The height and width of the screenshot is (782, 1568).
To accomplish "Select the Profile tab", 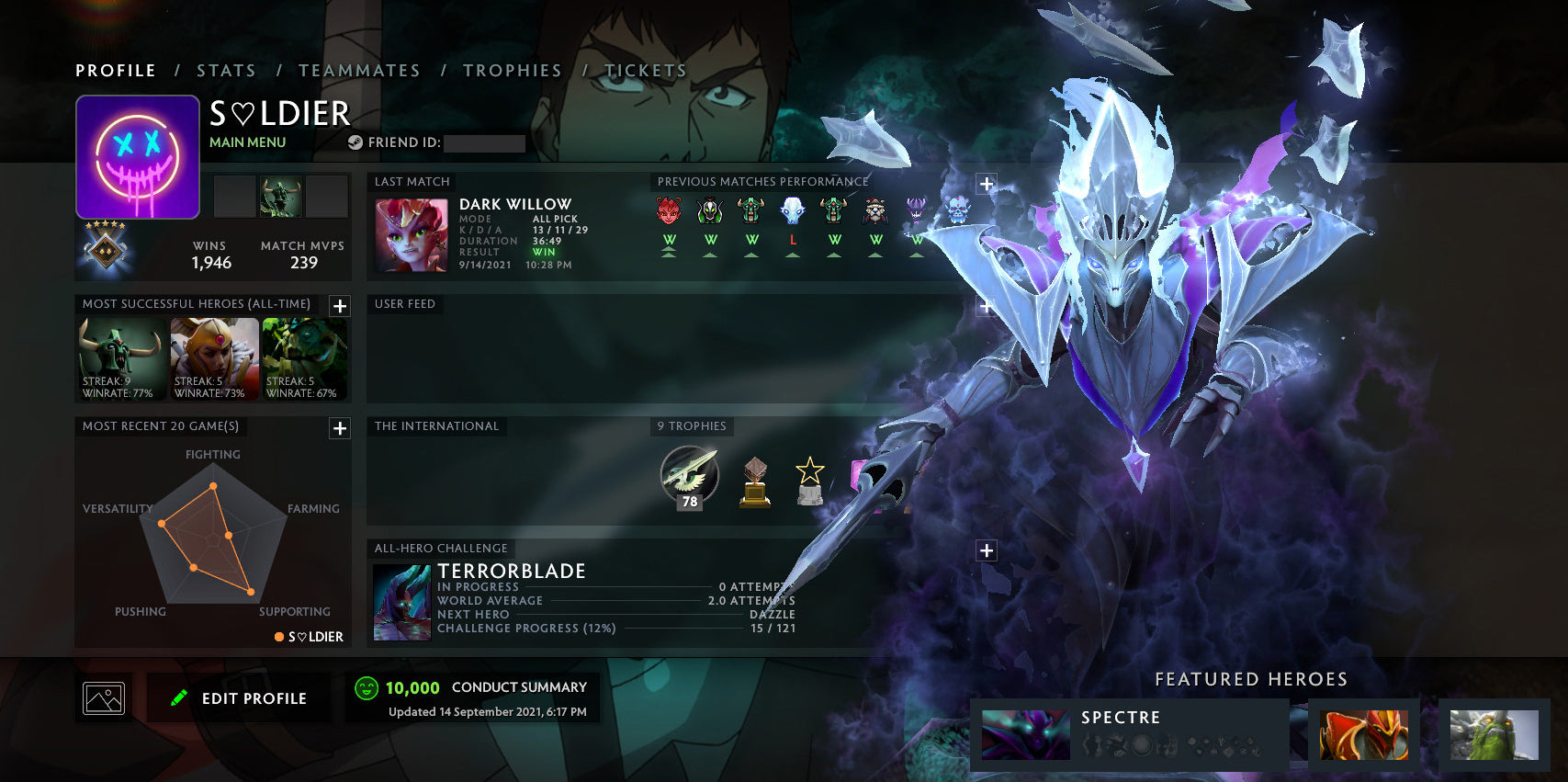I will pos(116,71).
